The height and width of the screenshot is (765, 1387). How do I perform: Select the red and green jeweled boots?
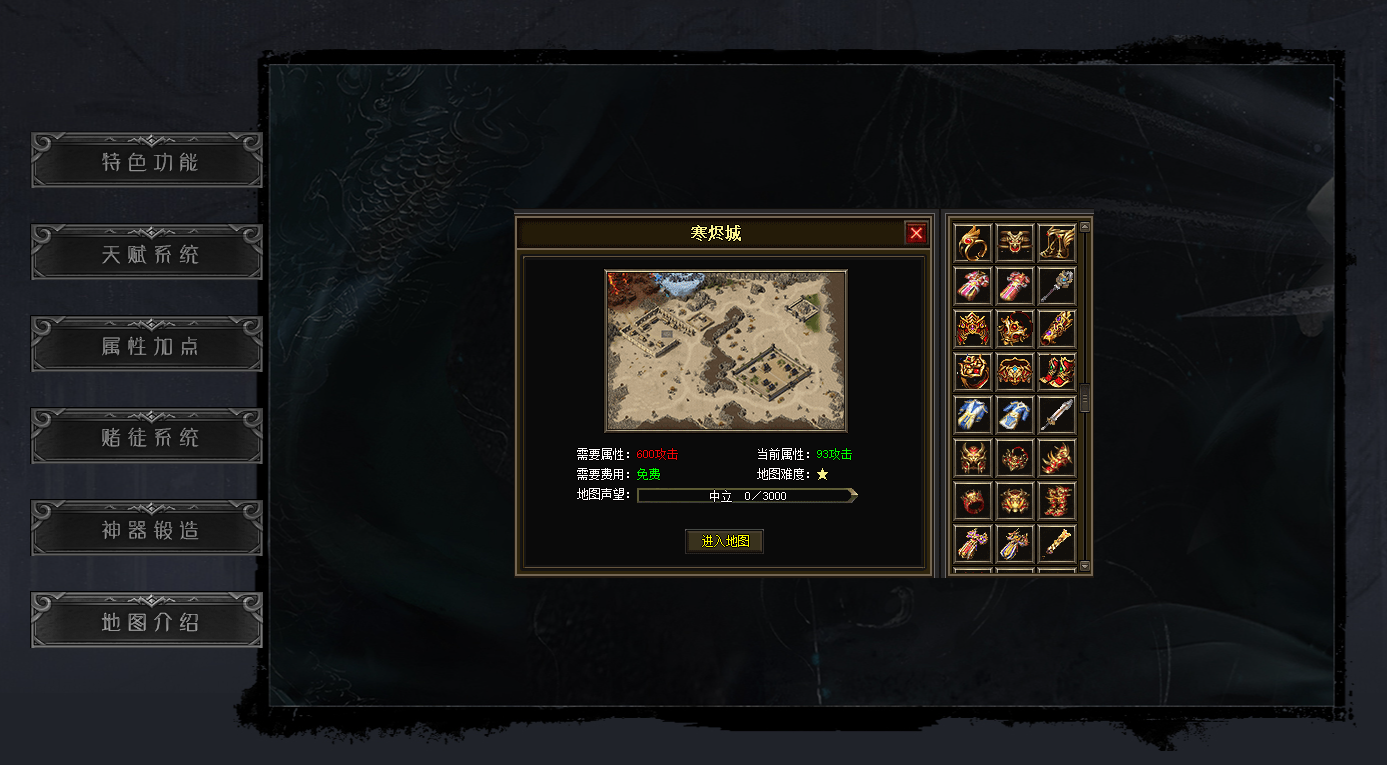(1057, 370)
